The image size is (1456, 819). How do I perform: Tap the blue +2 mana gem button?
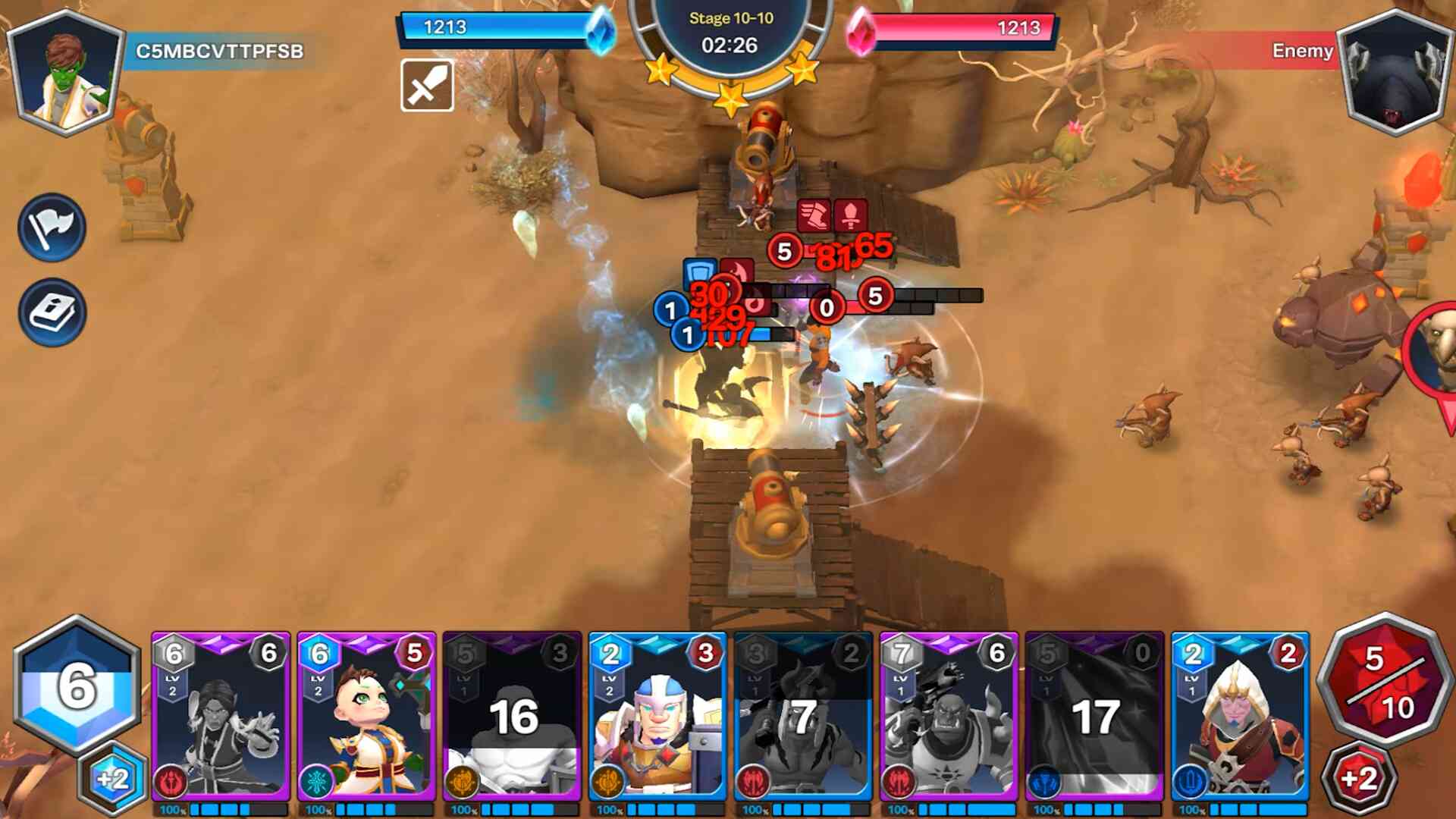114,779
